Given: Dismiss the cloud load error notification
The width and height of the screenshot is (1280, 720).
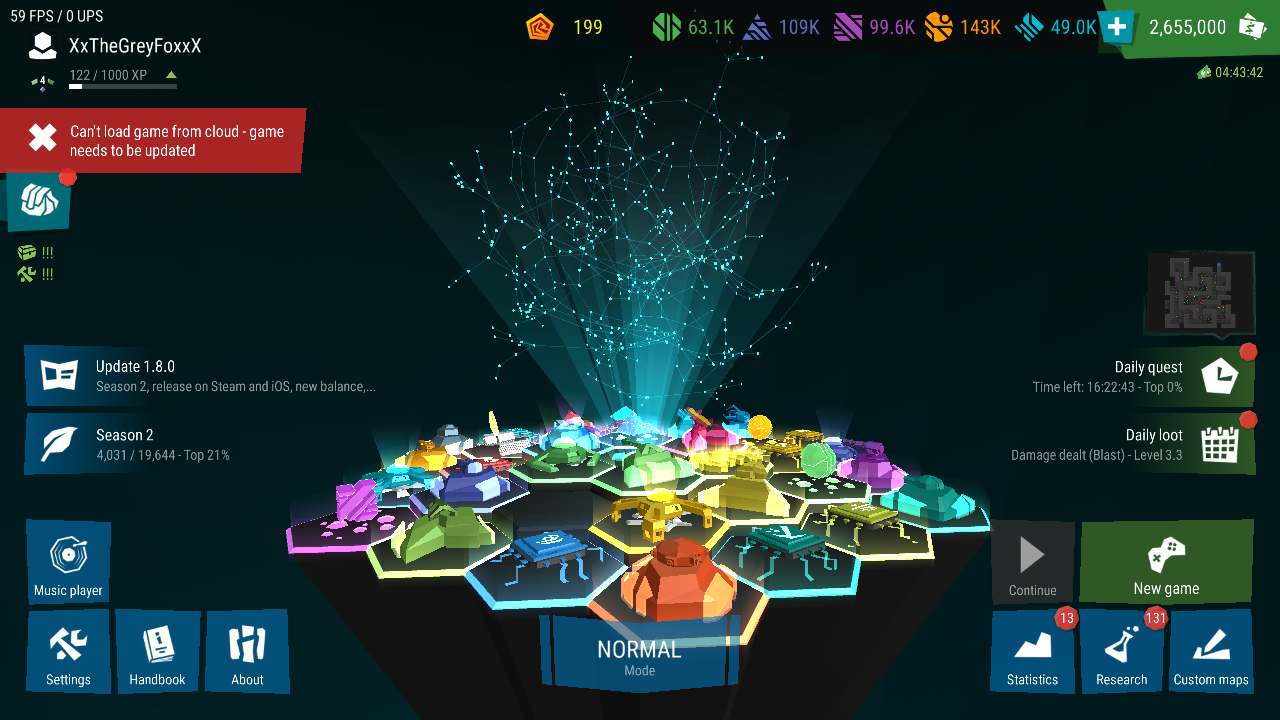Looking at the screenshot, I should click(x=43, y=139).
